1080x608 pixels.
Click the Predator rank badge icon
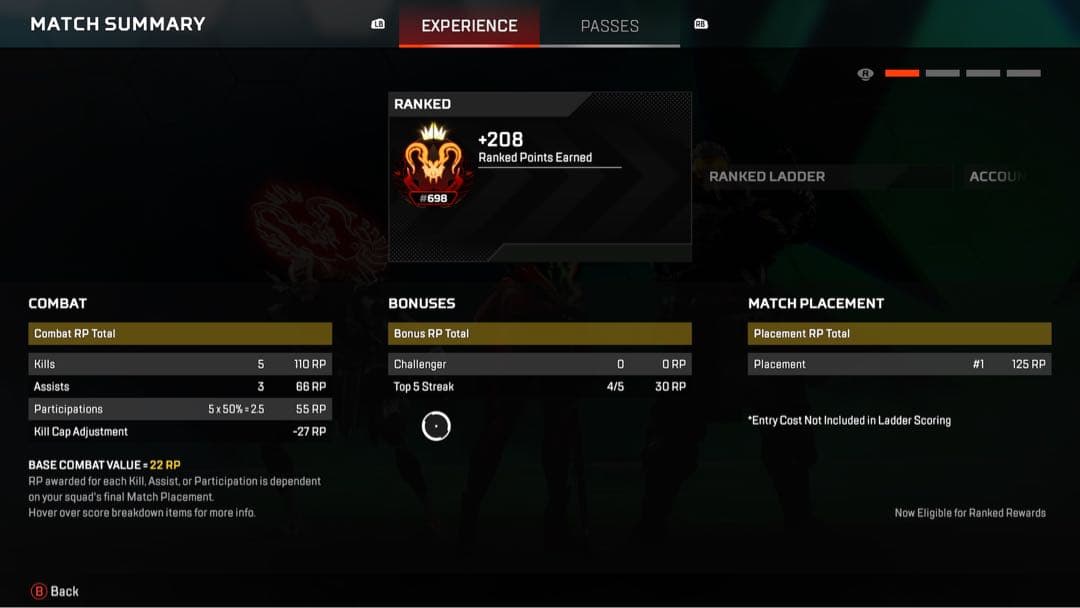[x=434, y=164]
